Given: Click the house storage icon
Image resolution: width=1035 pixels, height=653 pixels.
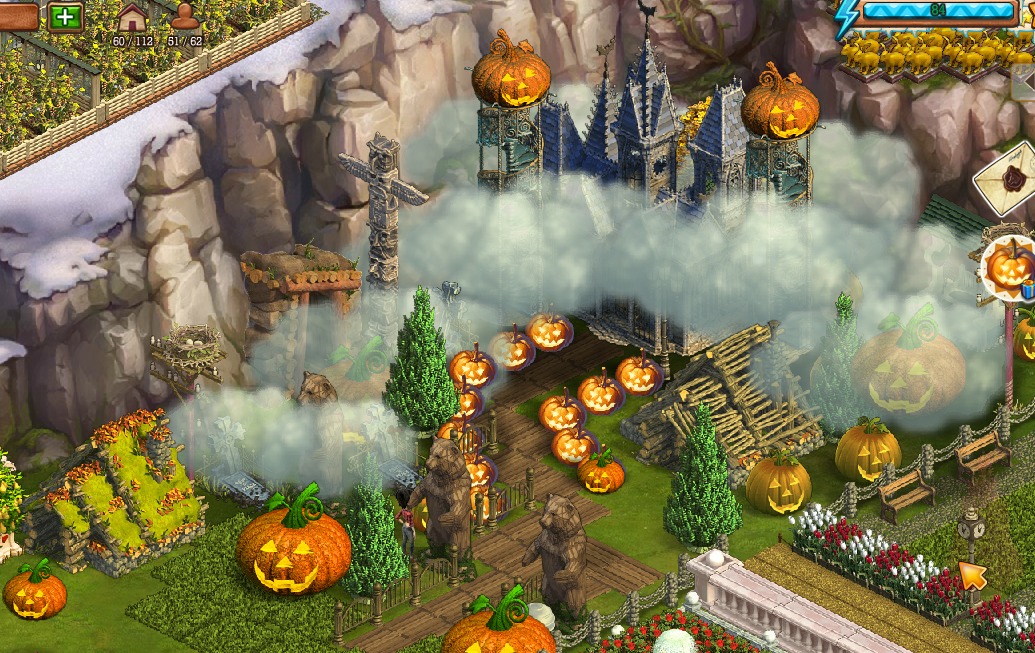Looking at the screenshot, I should tap(132, 17).
